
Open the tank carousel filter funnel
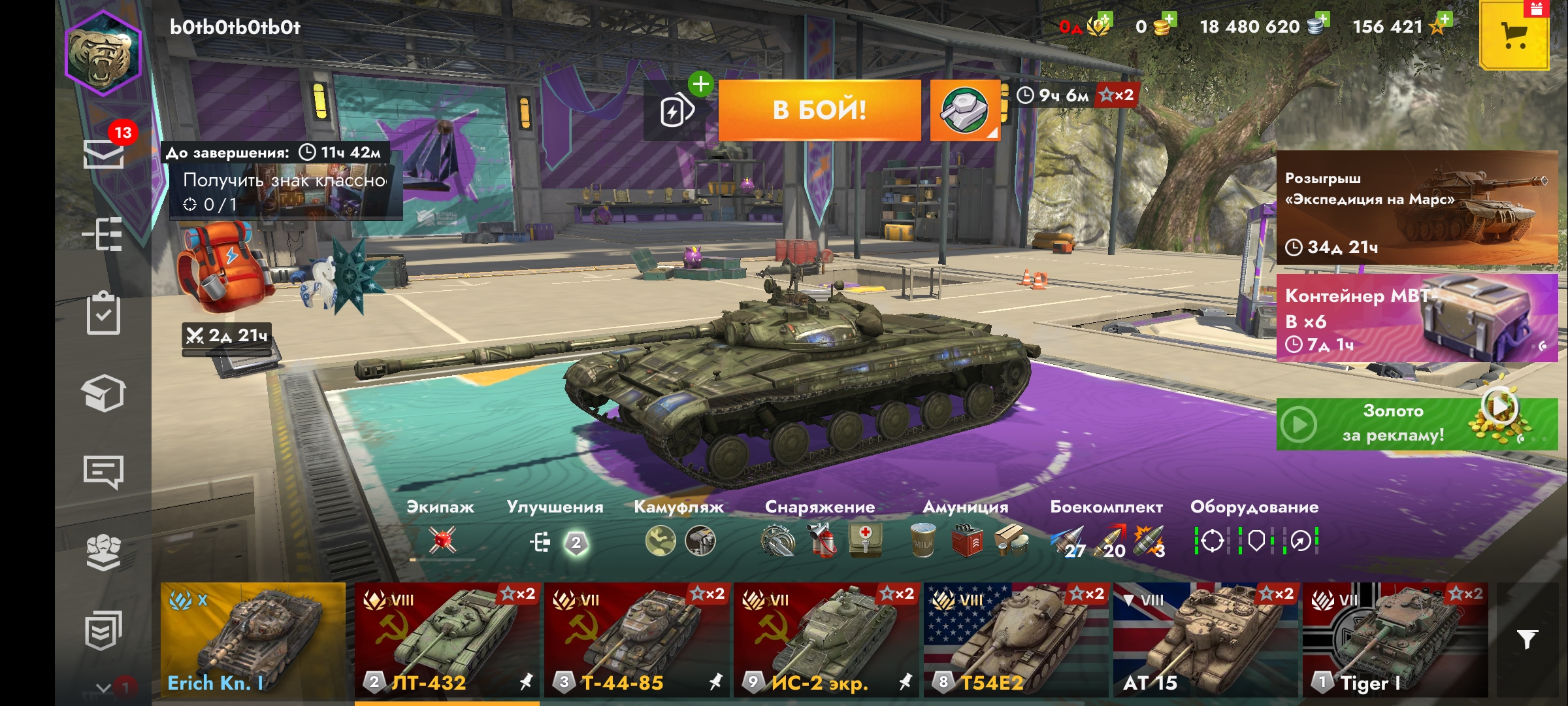[1527, 639]
